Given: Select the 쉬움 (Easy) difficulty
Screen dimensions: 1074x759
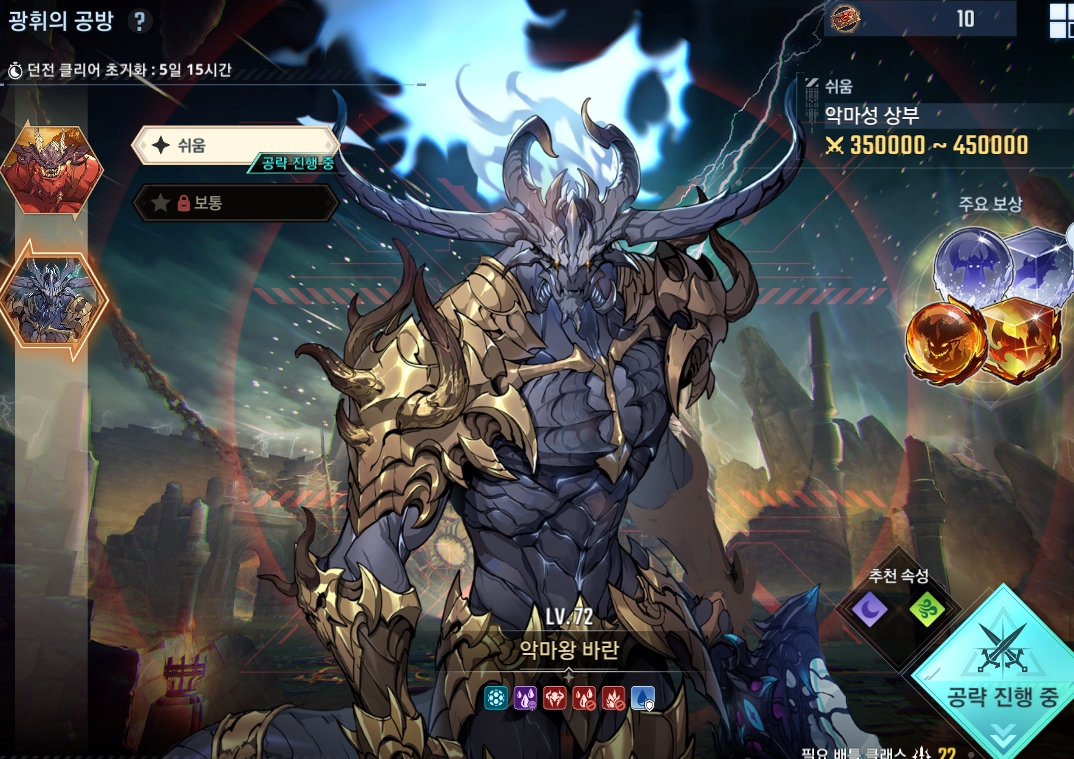Looking at the screenshot, I should pyautogui.click(x=236, y=145).
